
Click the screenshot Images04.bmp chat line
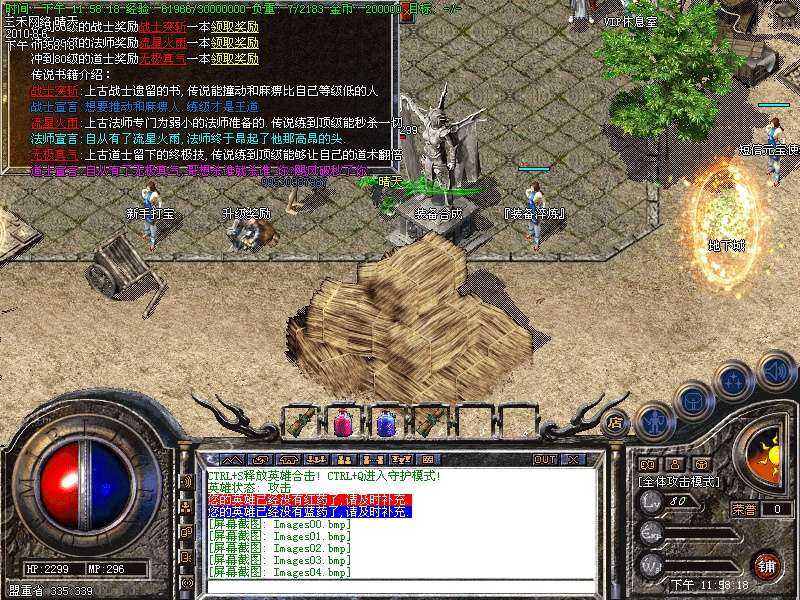click(x=280, y=572)
